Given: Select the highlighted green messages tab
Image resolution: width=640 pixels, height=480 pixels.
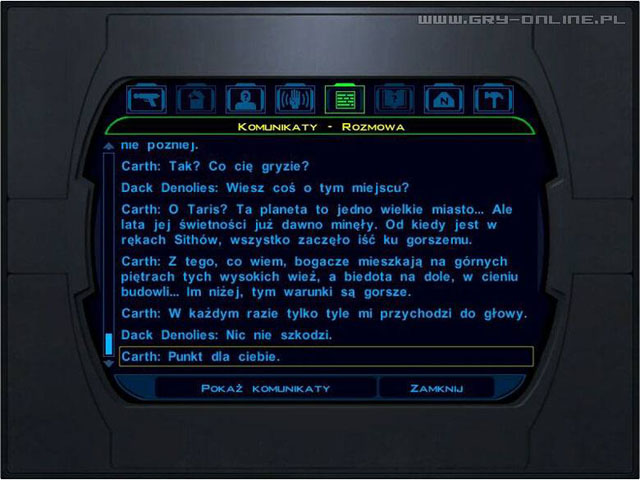Looking at the screenshot, I should (x=344, y=98).
